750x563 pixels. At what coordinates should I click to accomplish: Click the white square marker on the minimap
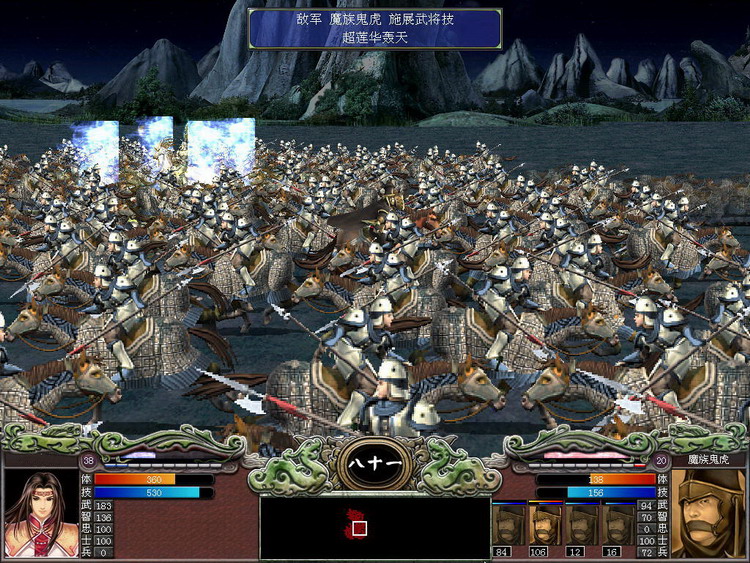click(x=359, y=527)
